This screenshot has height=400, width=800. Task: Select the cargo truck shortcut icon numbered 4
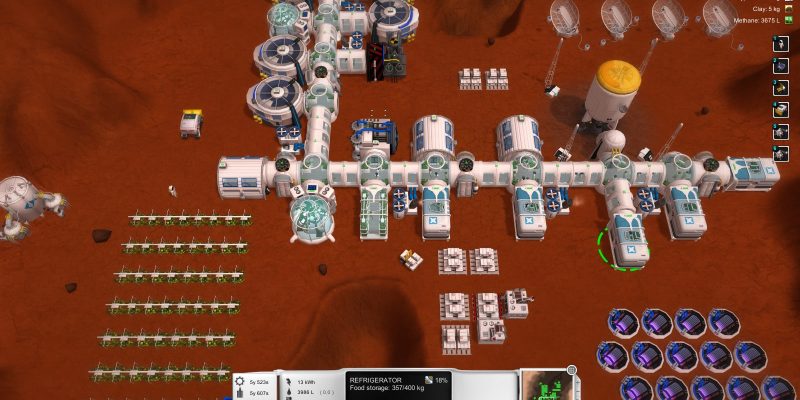(781, 110)
